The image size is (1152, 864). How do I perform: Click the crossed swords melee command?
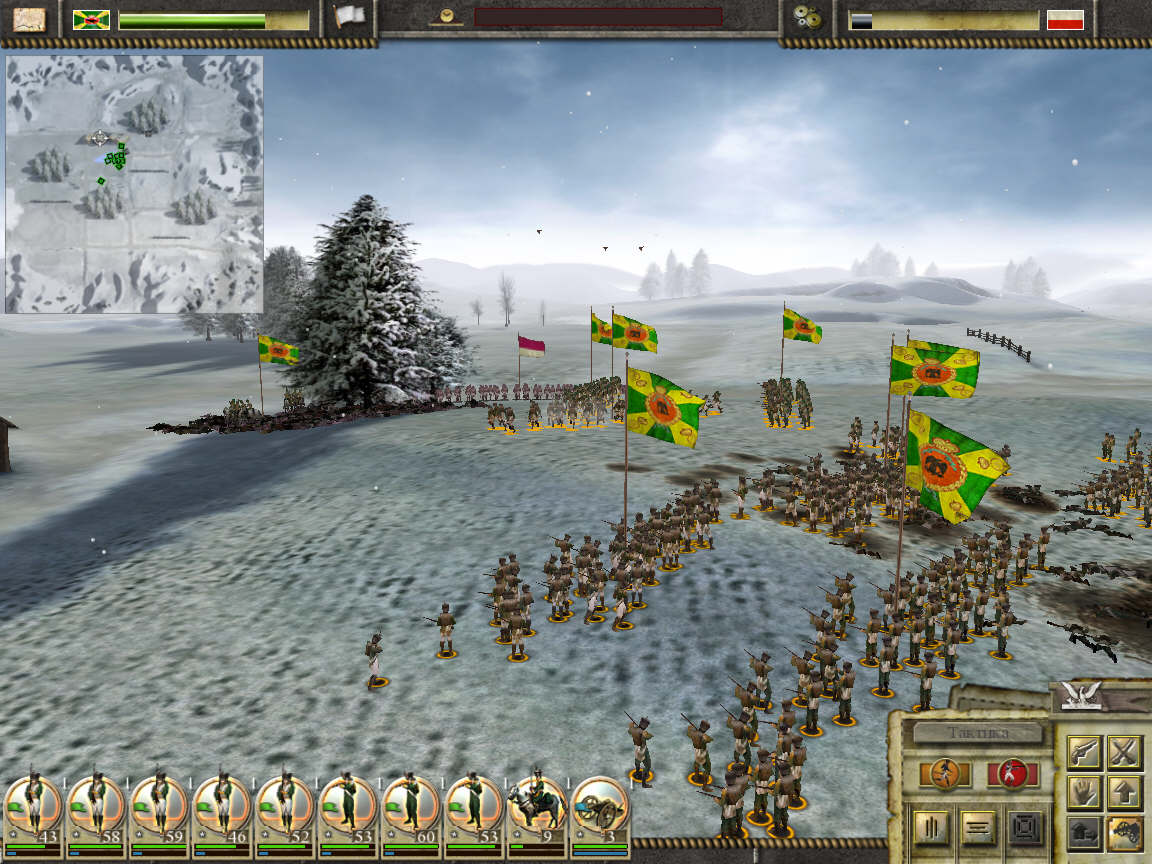click(1124, 751)
